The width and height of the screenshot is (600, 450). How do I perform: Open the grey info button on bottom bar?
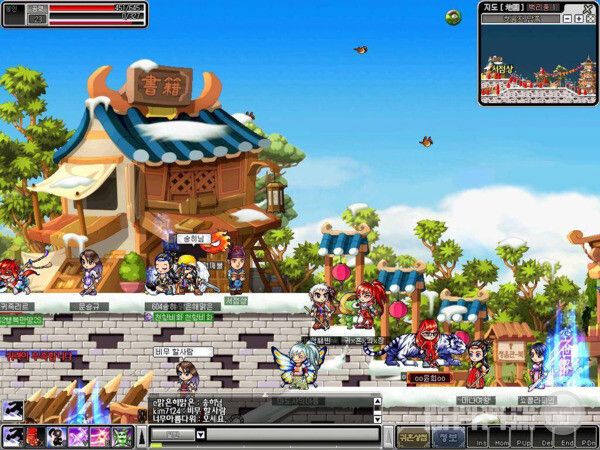[x=448, y=437]
